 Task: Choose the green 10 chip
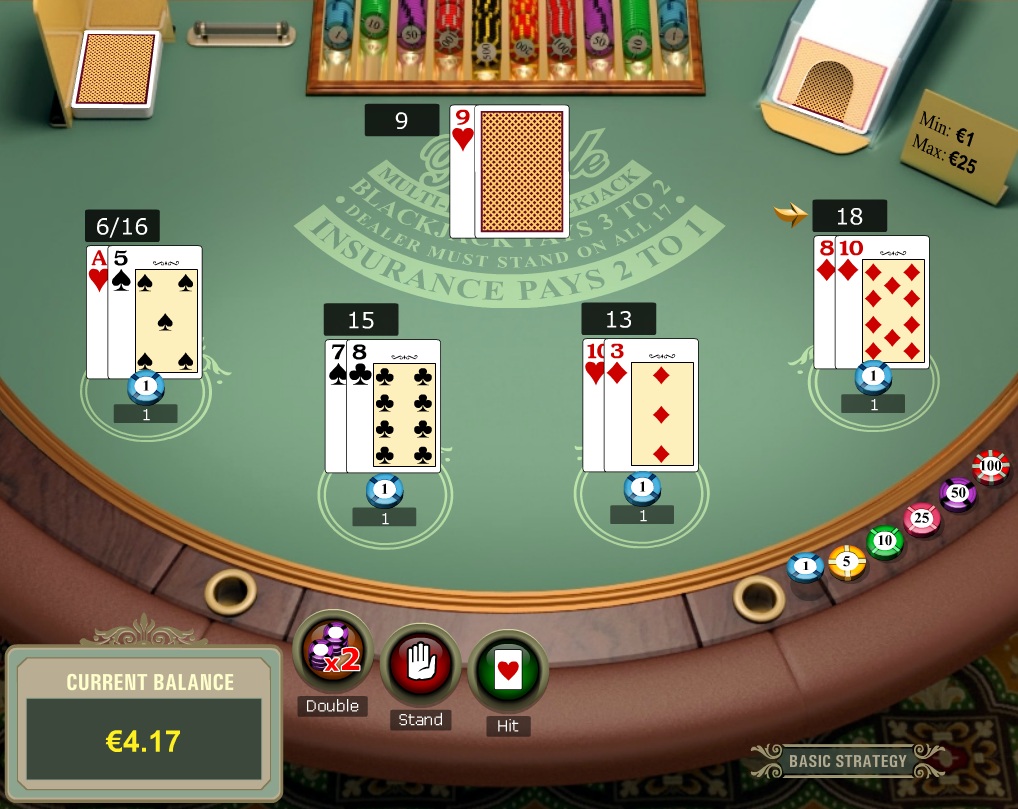pos(884,542)
